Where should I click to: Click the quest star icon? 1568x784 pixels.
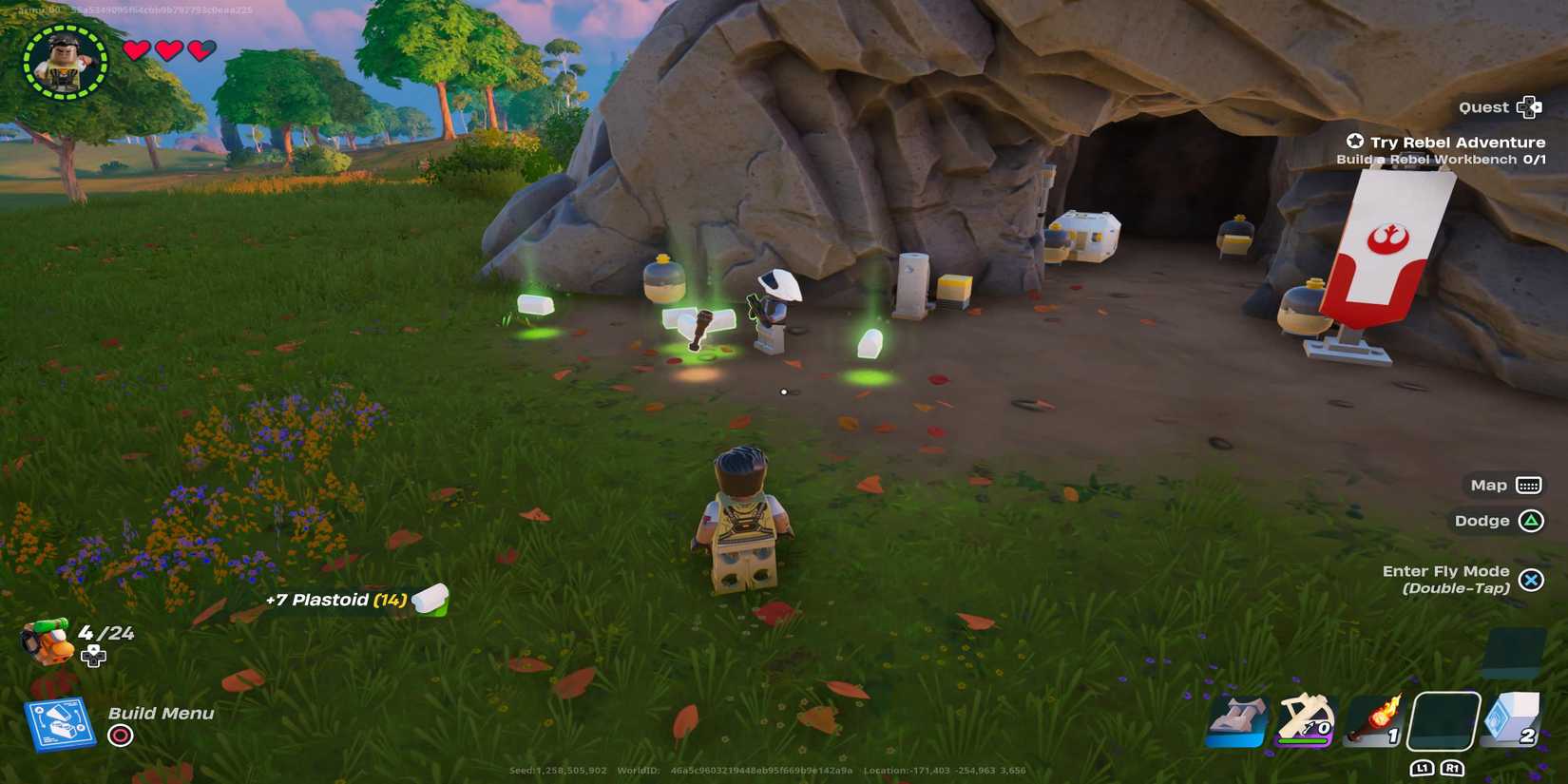(1354, 141)
